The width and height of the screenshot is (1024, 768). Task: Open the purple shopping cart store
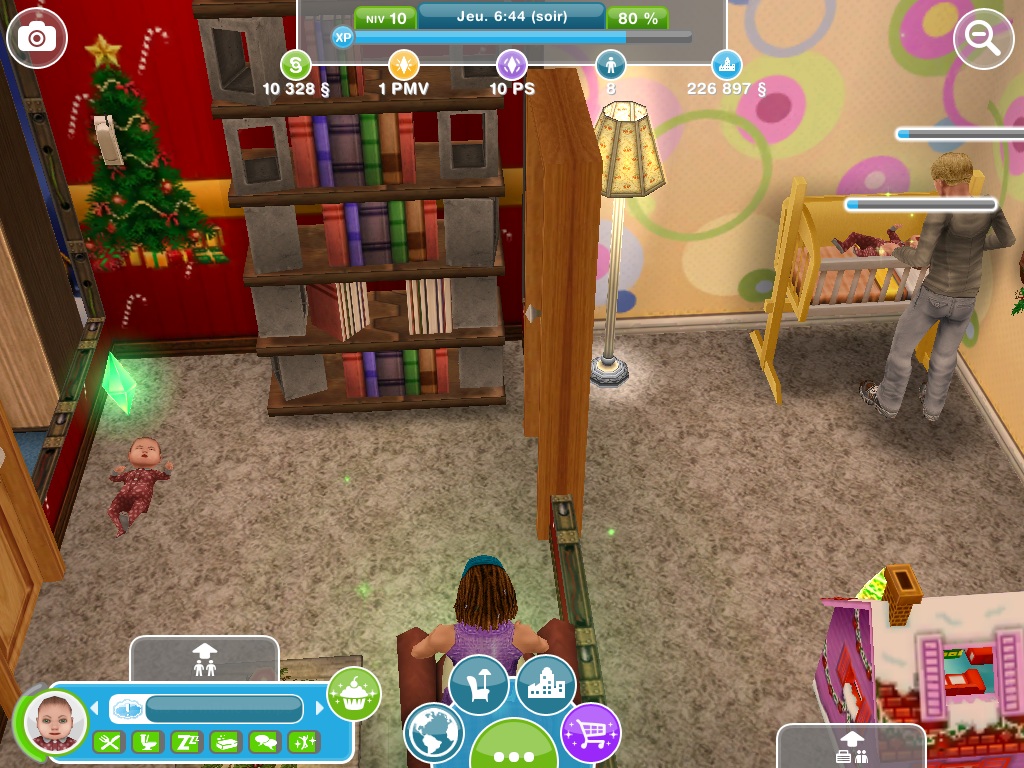(590, 733)
